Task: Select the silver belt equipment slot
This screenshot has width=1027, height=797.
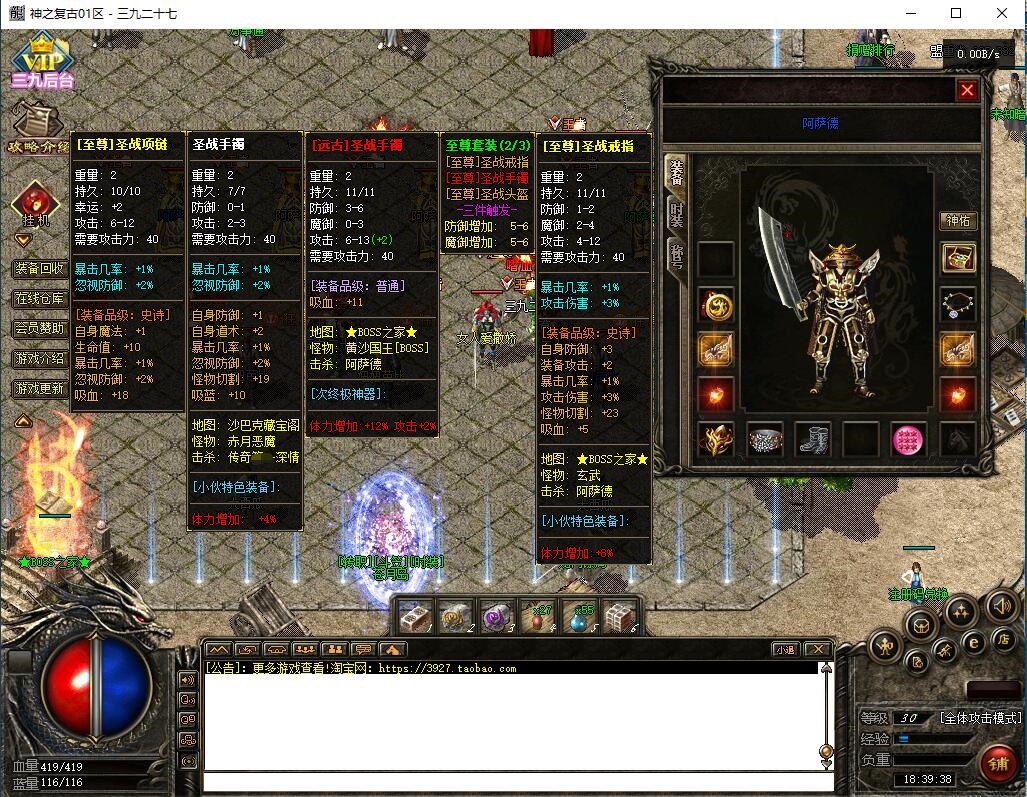Action: click(764, 439)
